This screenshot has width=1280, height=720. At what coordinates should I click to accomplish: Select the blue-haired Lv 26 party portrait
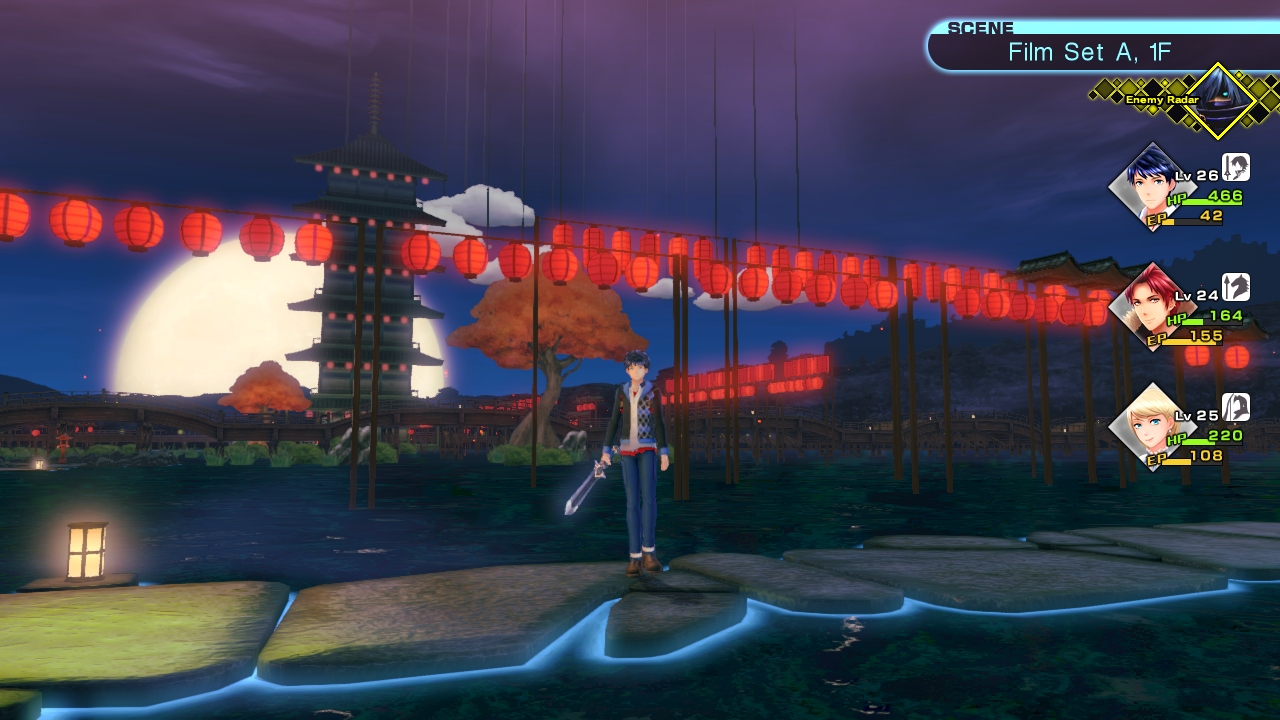tap(1151, 187)
